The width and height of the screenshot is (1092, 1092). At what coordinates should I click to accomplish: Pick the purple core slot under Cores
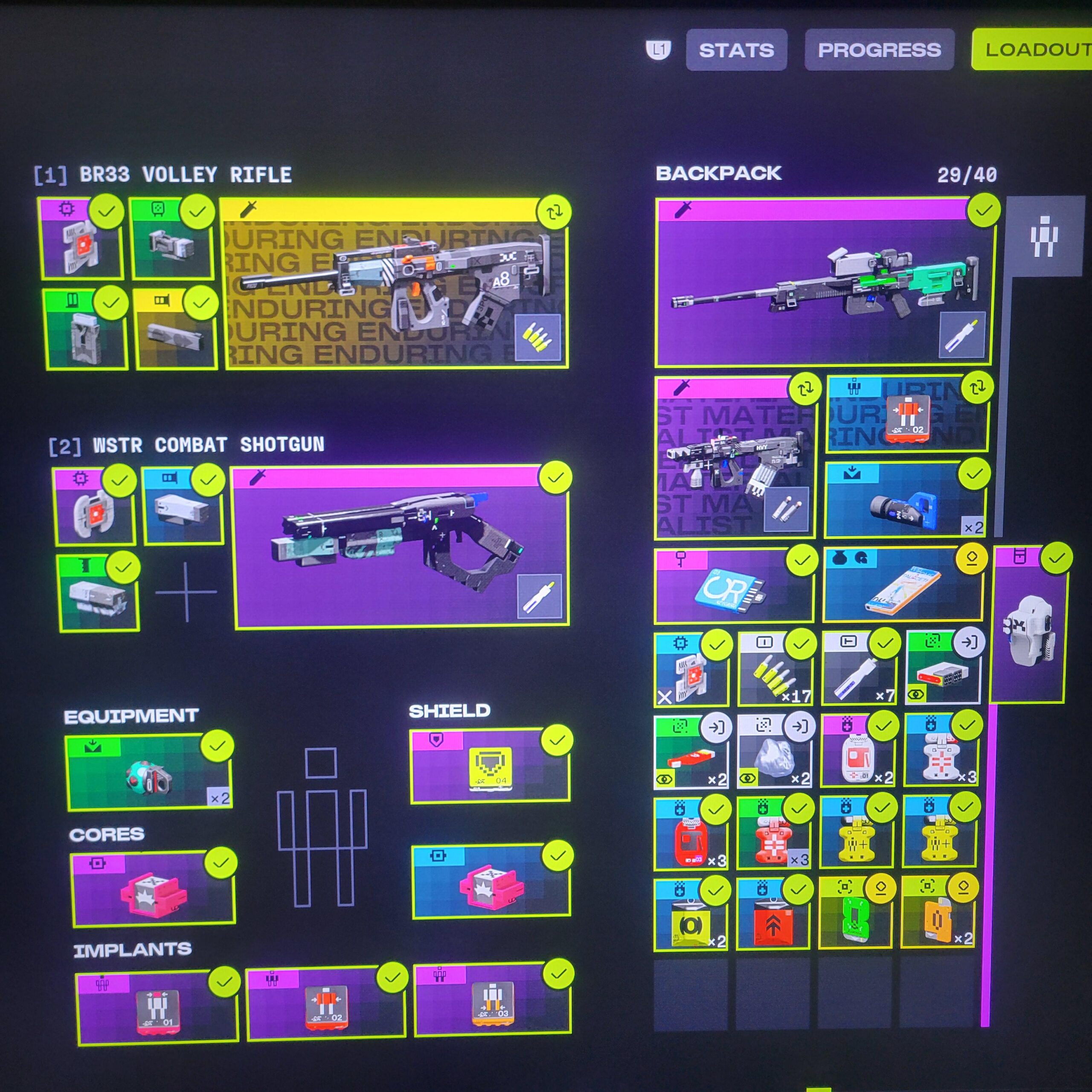click(153, 889)
